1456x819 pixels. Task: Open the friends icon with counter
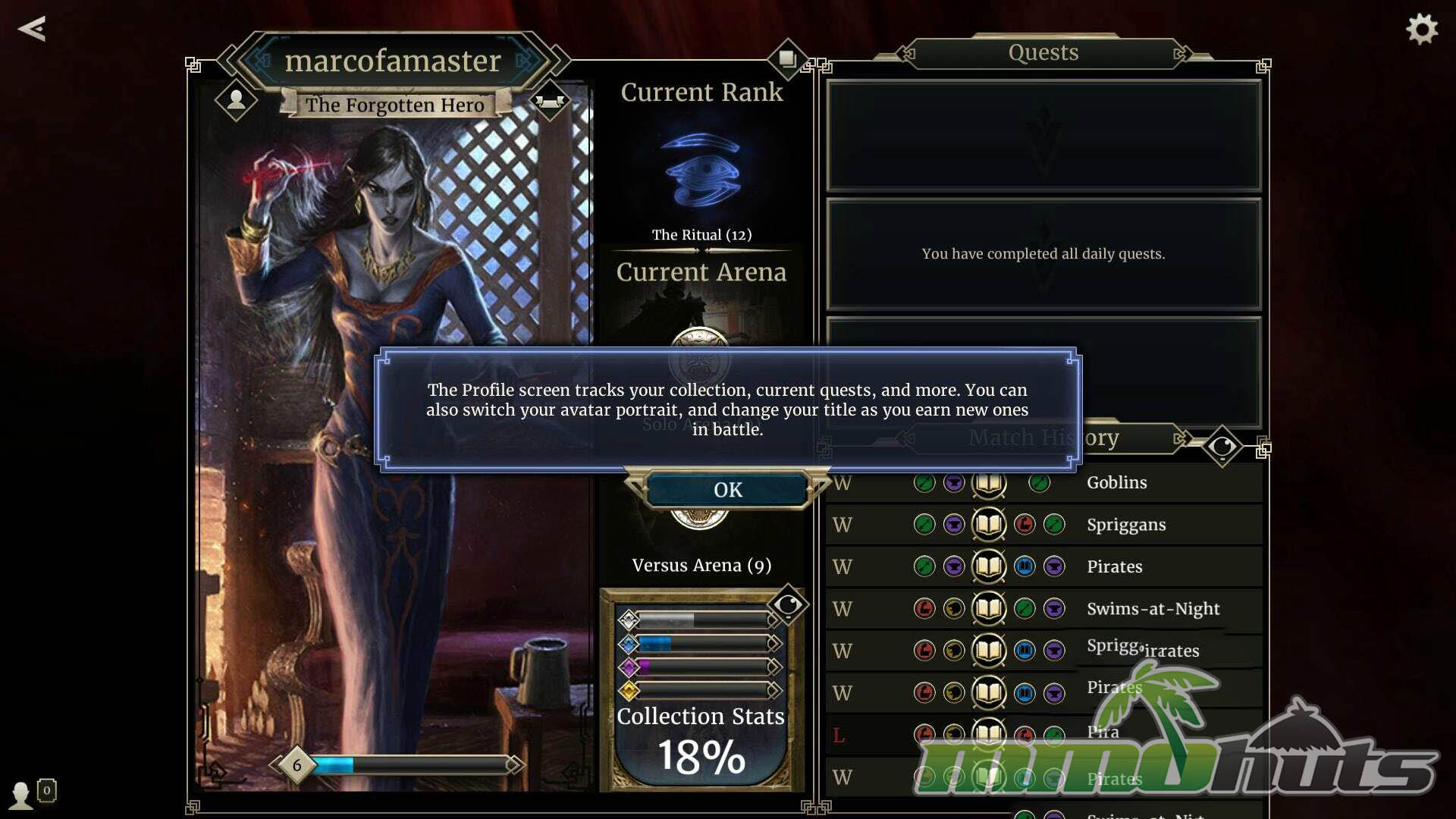click(30, 793)
